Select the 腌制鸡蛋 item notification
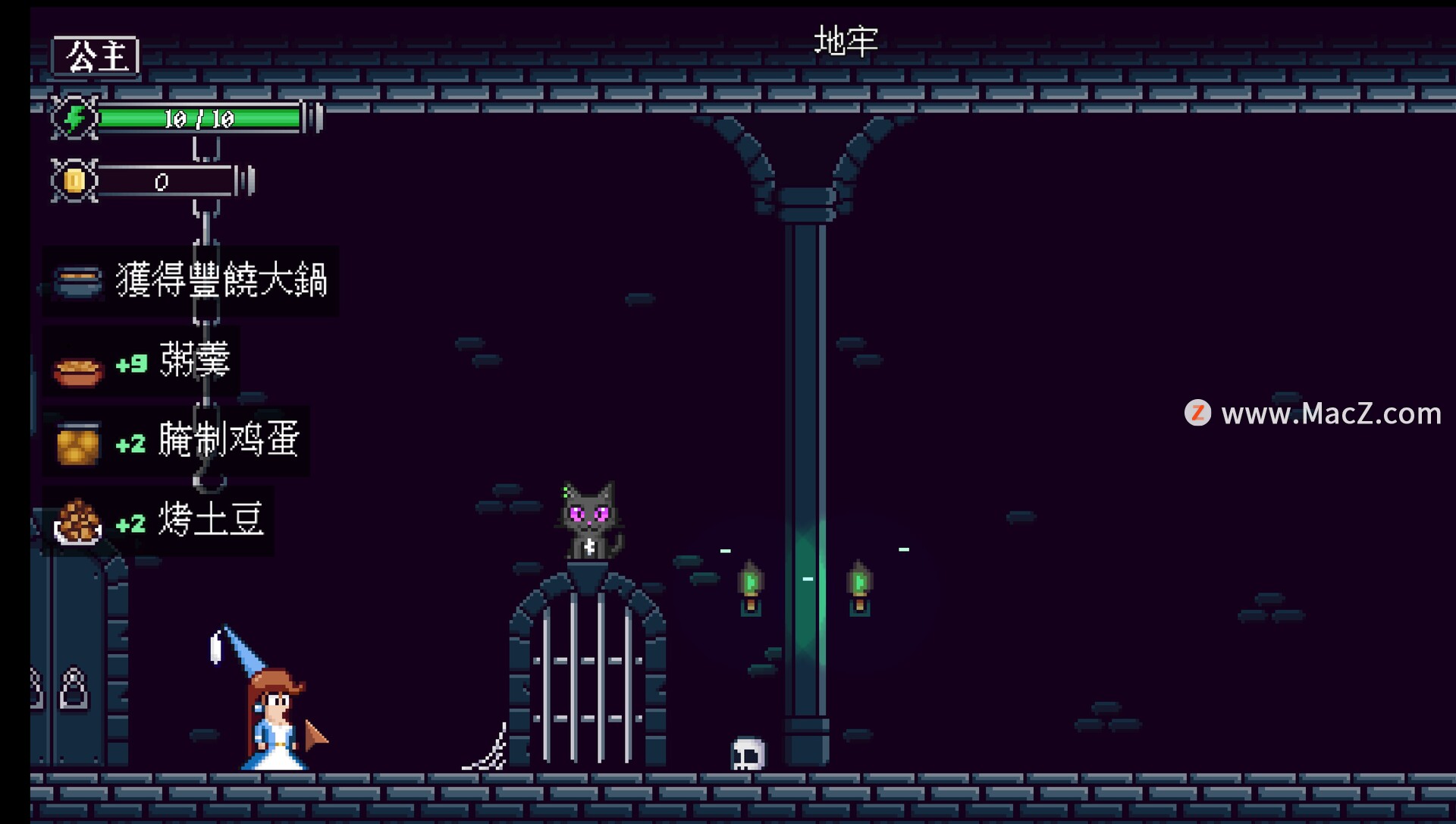This screenshot has height=824, width=1456. (177, 441)
